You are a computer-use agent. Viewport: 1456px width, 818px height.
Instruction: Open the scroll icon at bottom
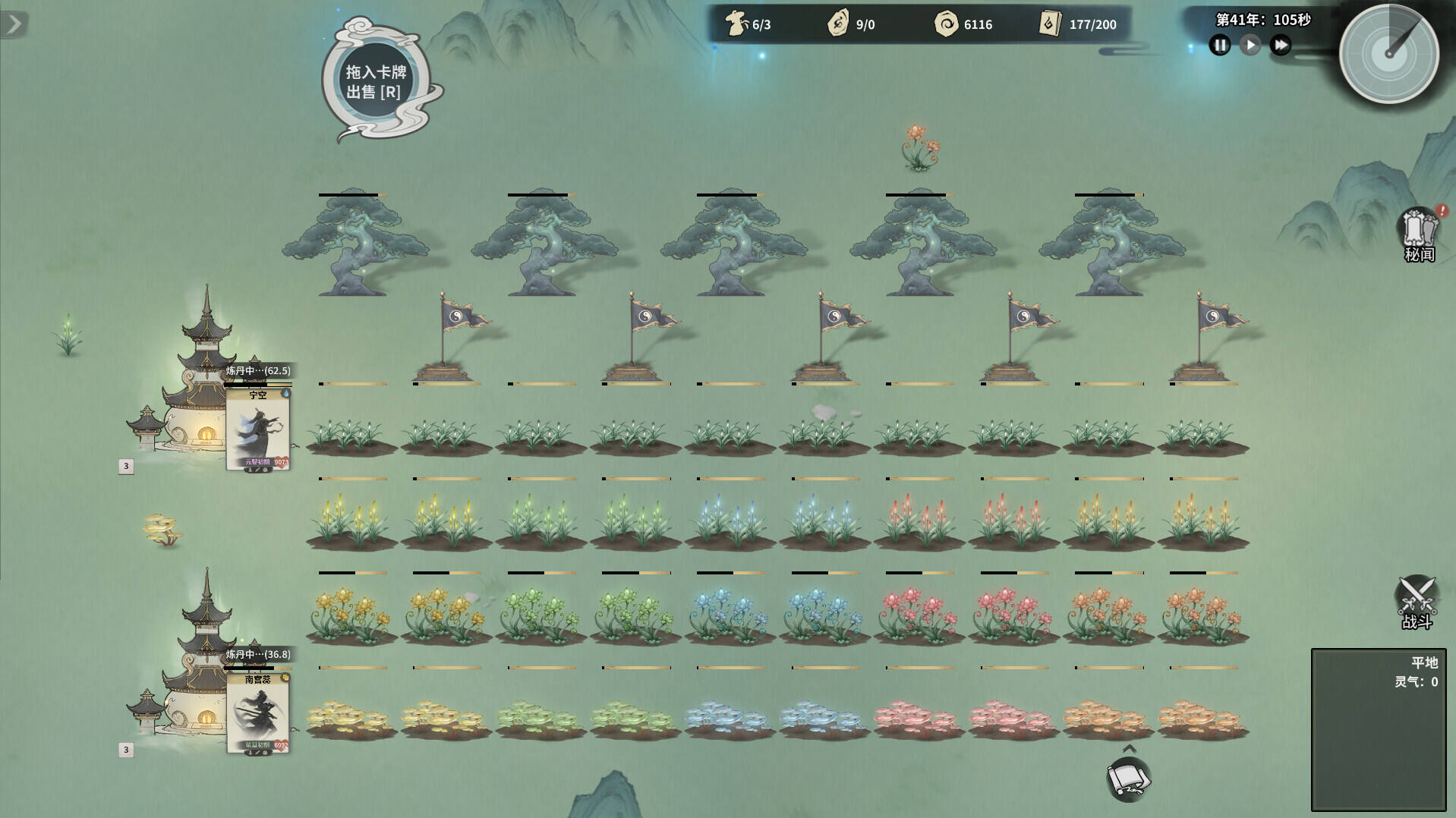(x=1128, y=779)
